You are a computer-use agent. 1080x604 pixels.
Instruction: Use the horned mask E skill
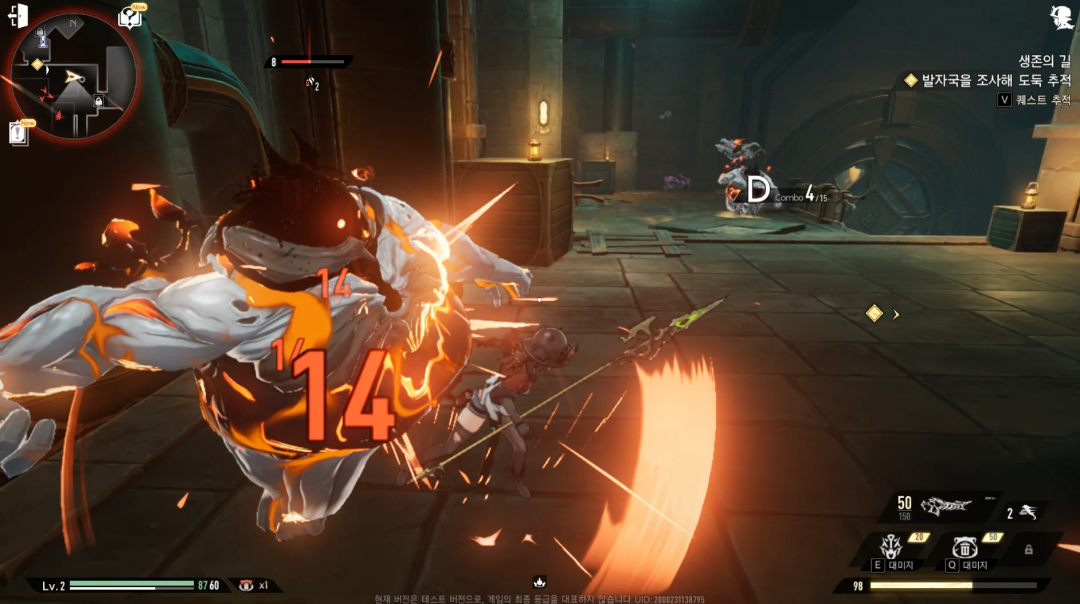point(890,547)
